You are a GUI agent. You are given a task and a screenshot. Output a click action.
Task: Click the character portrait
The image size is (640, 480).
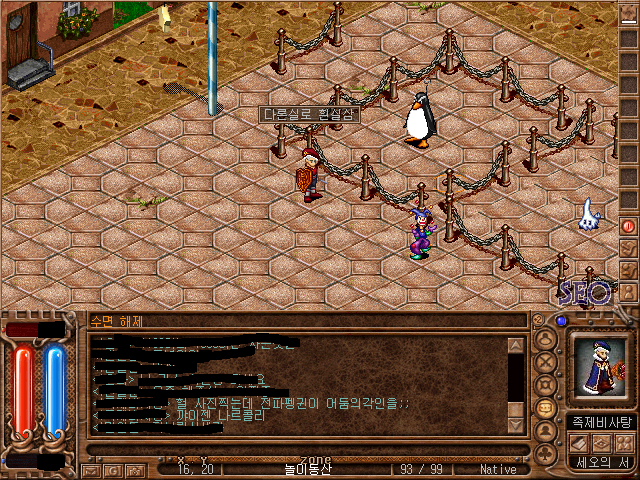[600, 367]
